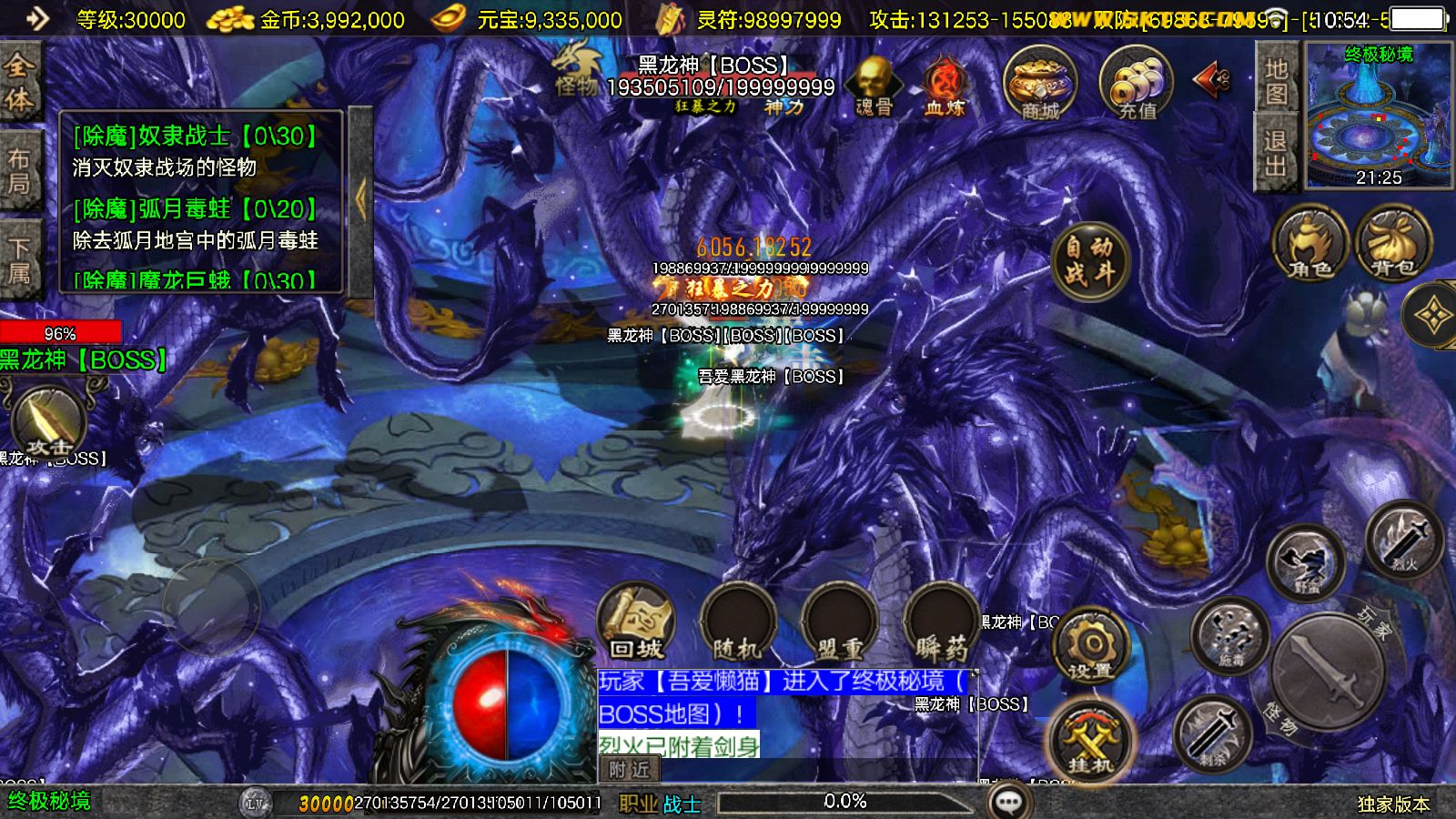This screenshot has width=1456, height=819.
Task: Use the 回城 return-to-town scroll
Action: 636,622
